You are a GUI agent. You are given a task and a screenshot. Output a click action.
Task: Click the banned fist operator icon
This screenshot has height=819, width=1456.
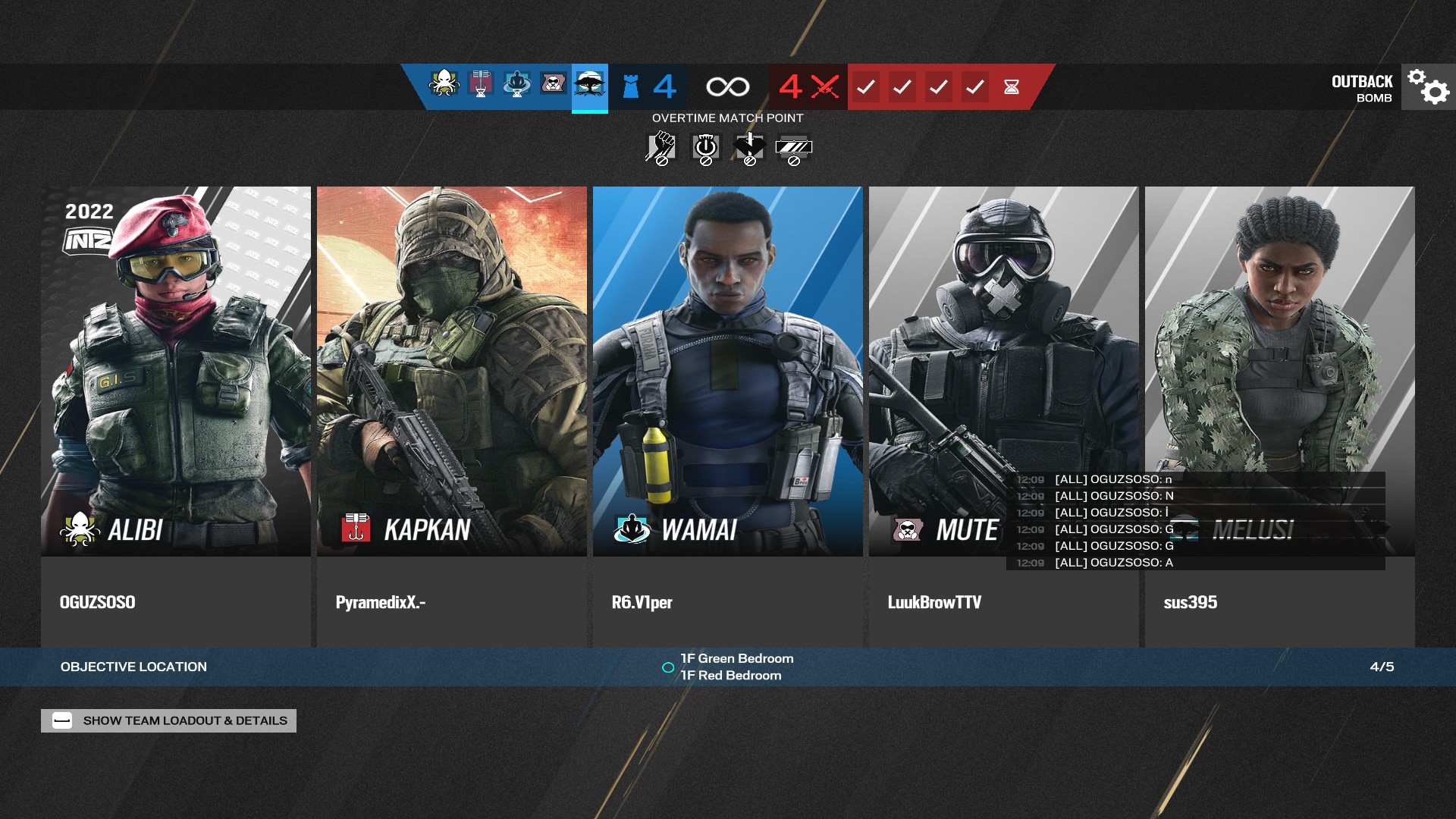(x=661, y=148)
